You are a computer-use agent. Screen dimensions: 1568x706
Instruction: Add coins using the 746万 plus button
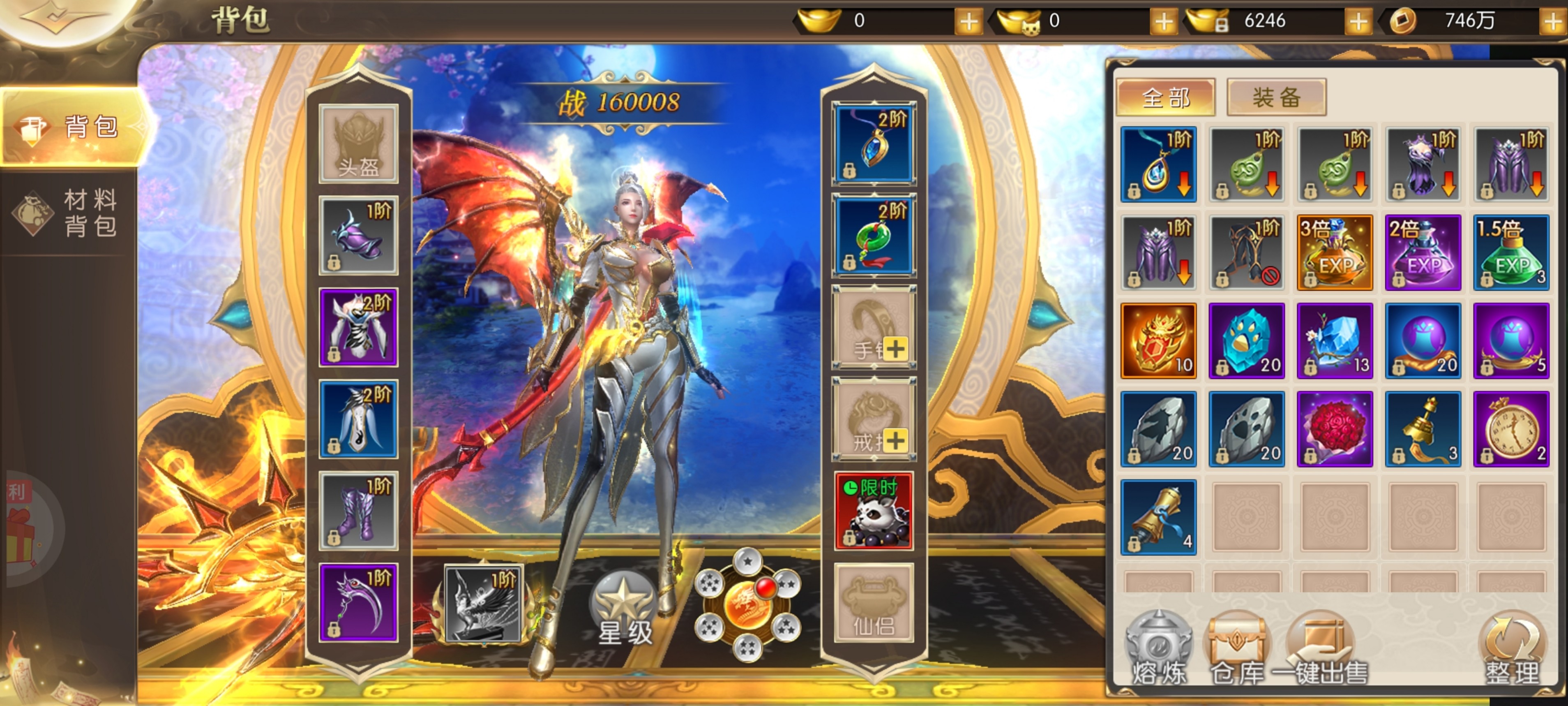1553,22
